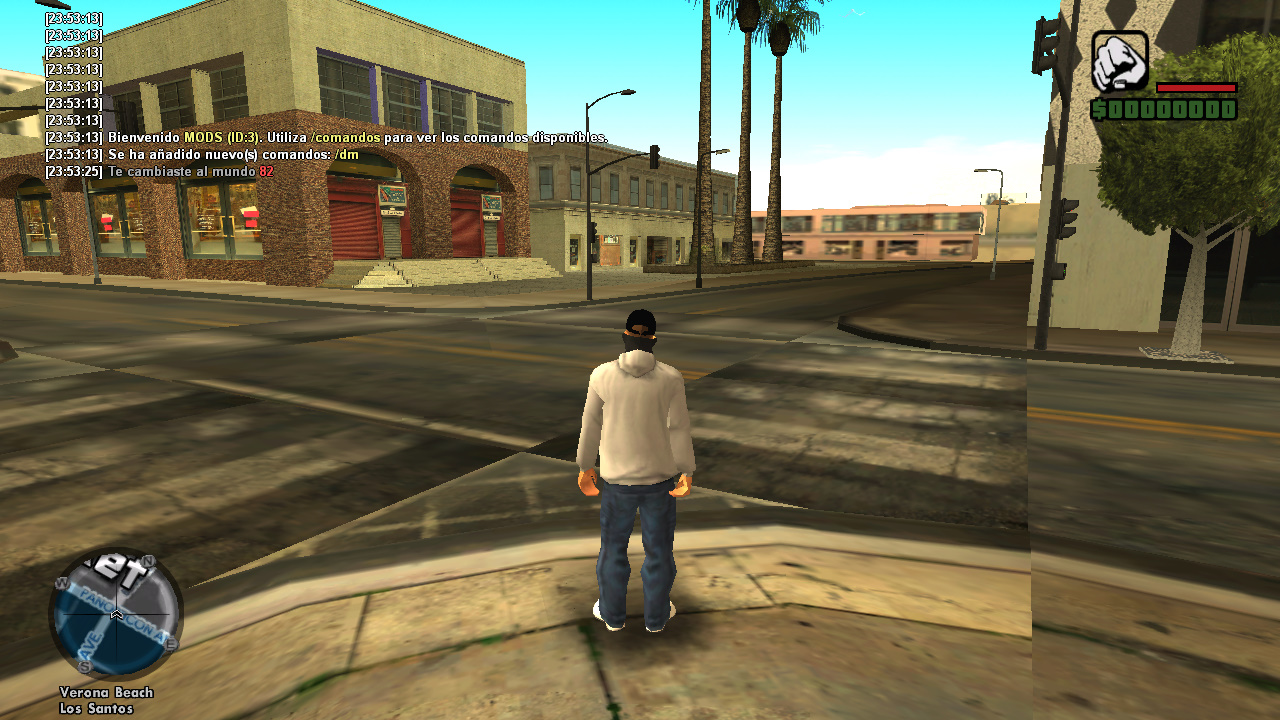Screen dimensions: 1280x720
Task: Click the player arrow marker on the radar
Action: (117, 615)
